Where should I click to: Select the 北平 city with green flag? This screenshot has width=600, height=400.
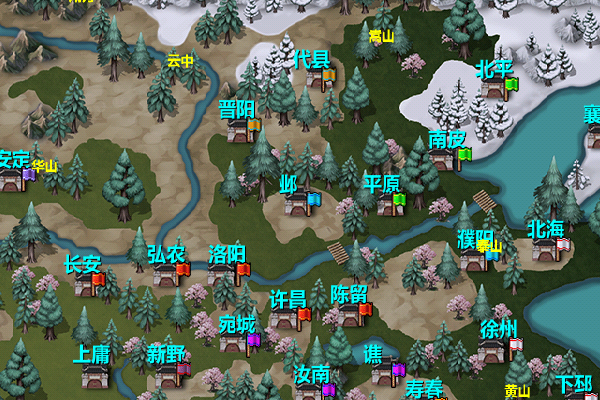[493, 89]
